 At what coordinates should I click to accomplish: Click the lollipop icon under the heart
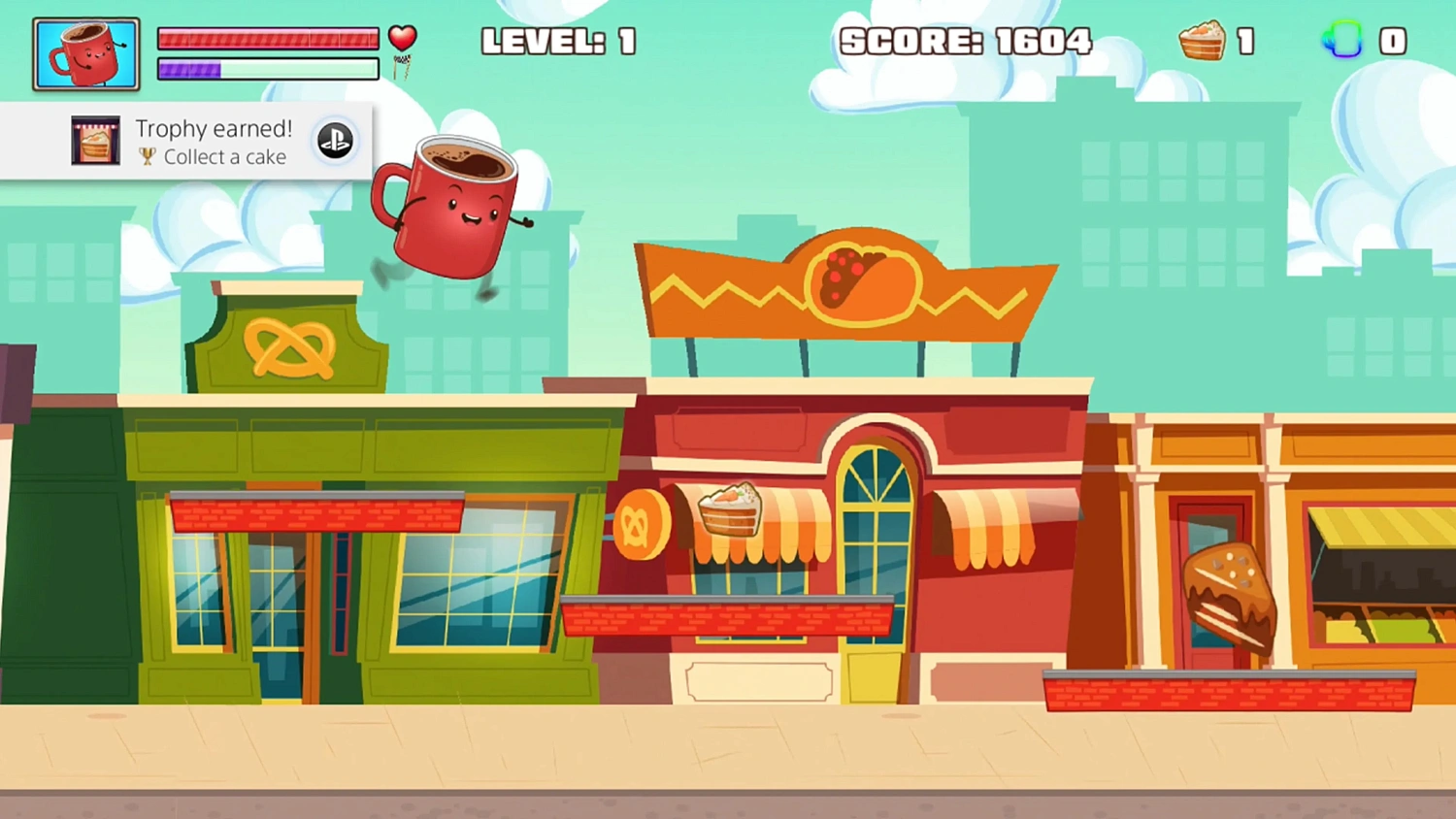point(401,68)
